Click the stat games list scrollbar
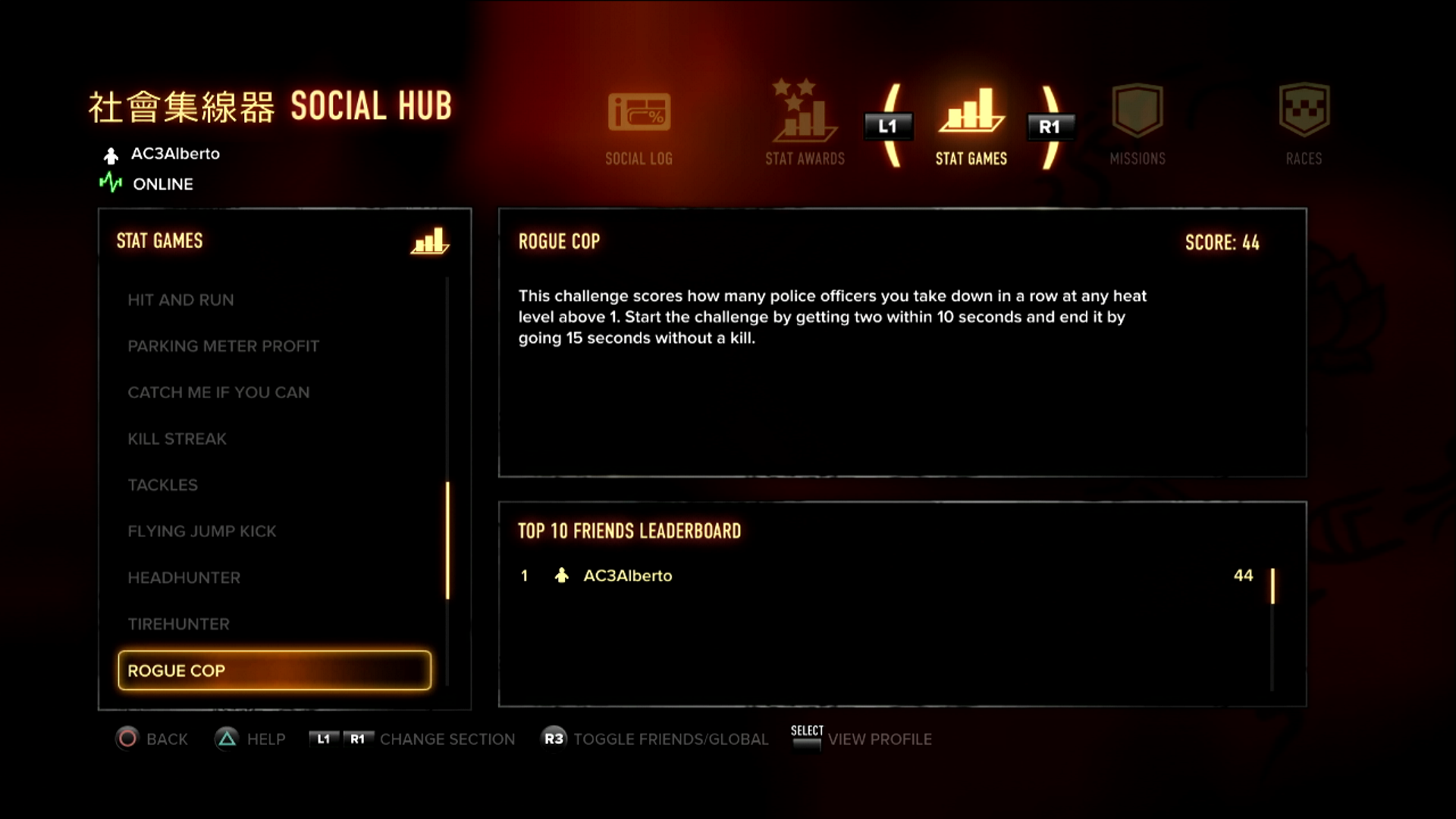 point(447,540)
